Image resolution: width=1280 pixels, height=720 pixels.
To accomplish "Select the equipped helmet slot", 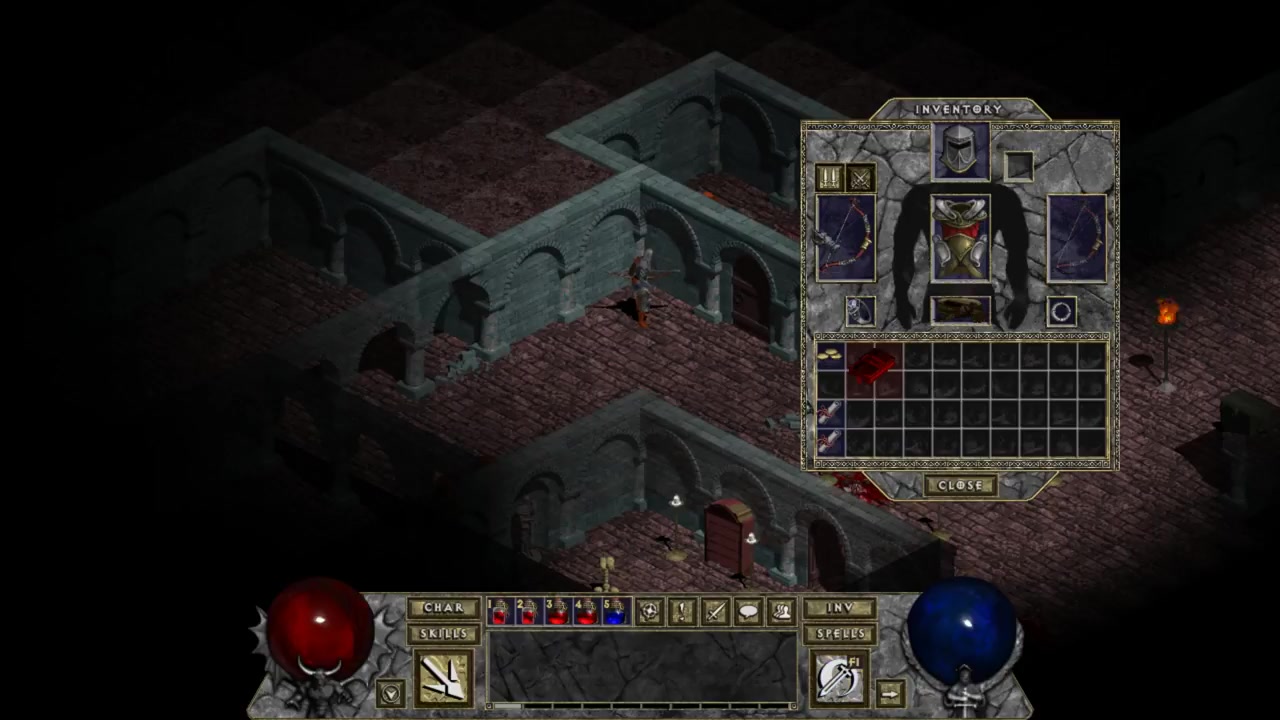I will click(x=961, y=152).
